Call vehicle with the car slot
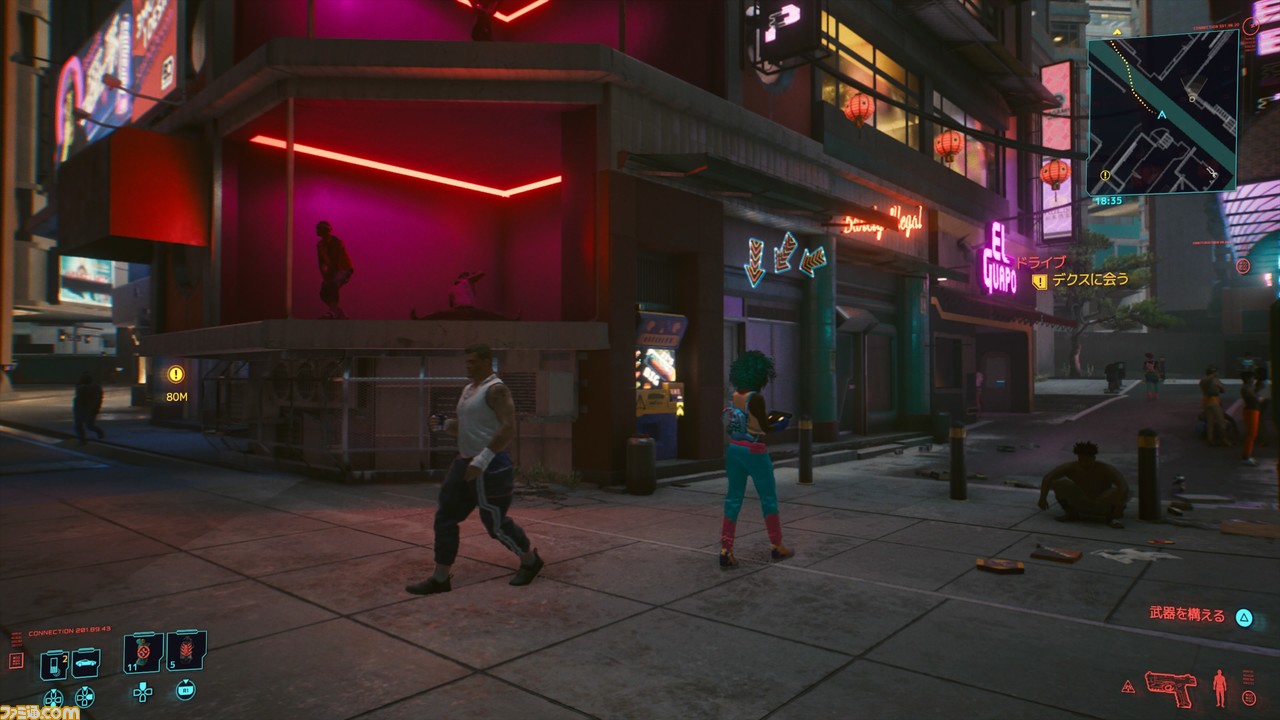The height and width of the screenshot is (720, 1280). coord(85,663)
